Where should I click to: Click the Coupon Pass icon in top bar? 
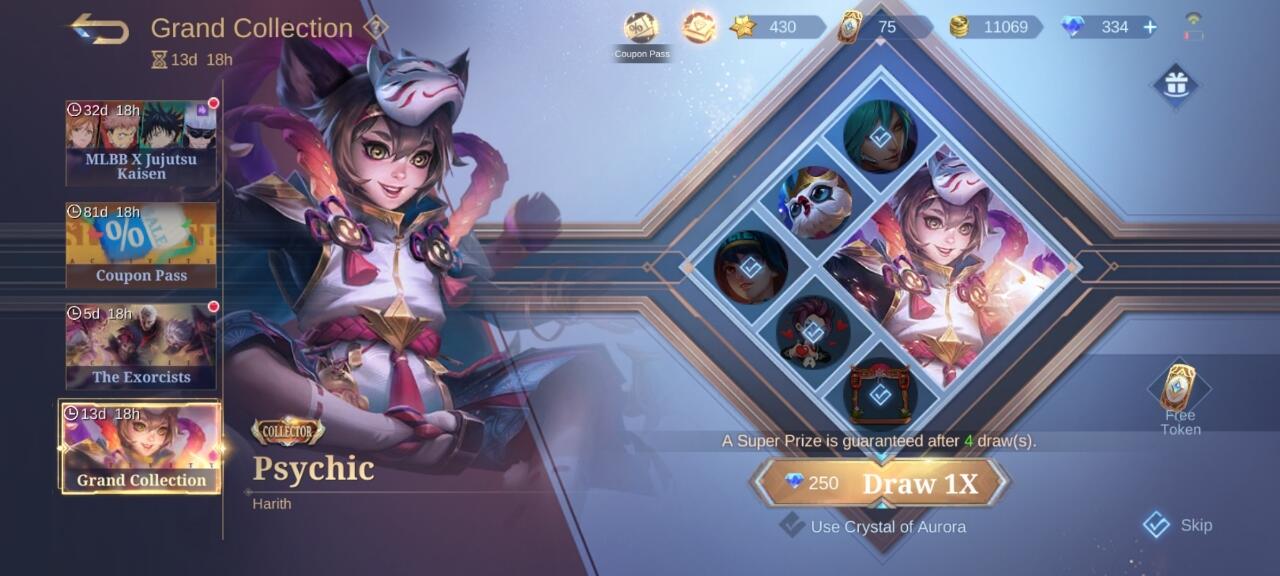point(641,29)
